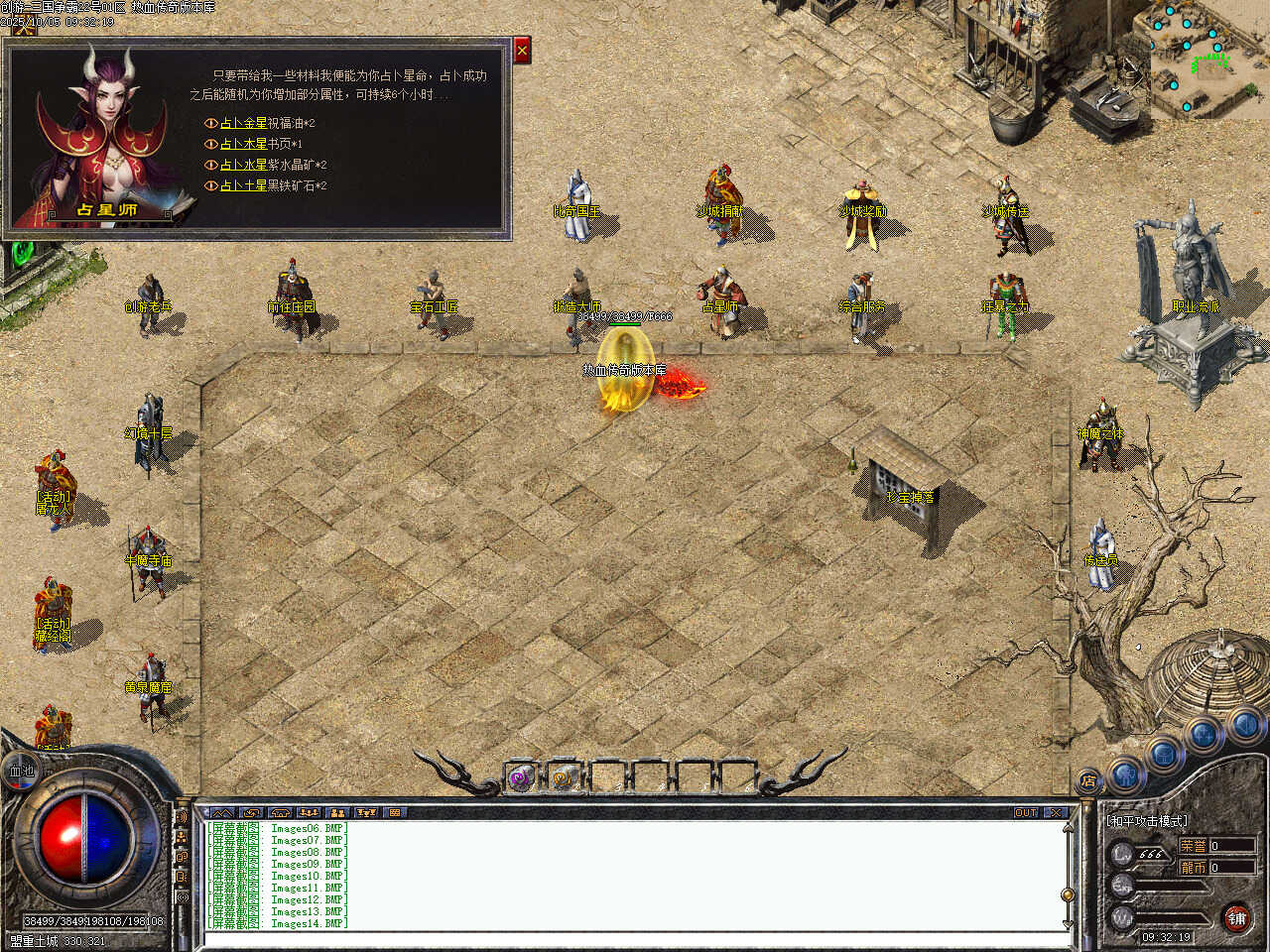Click the chat scrollbar gold knob
Screen dimensions: 1270x952
(x=1068, y=894)
